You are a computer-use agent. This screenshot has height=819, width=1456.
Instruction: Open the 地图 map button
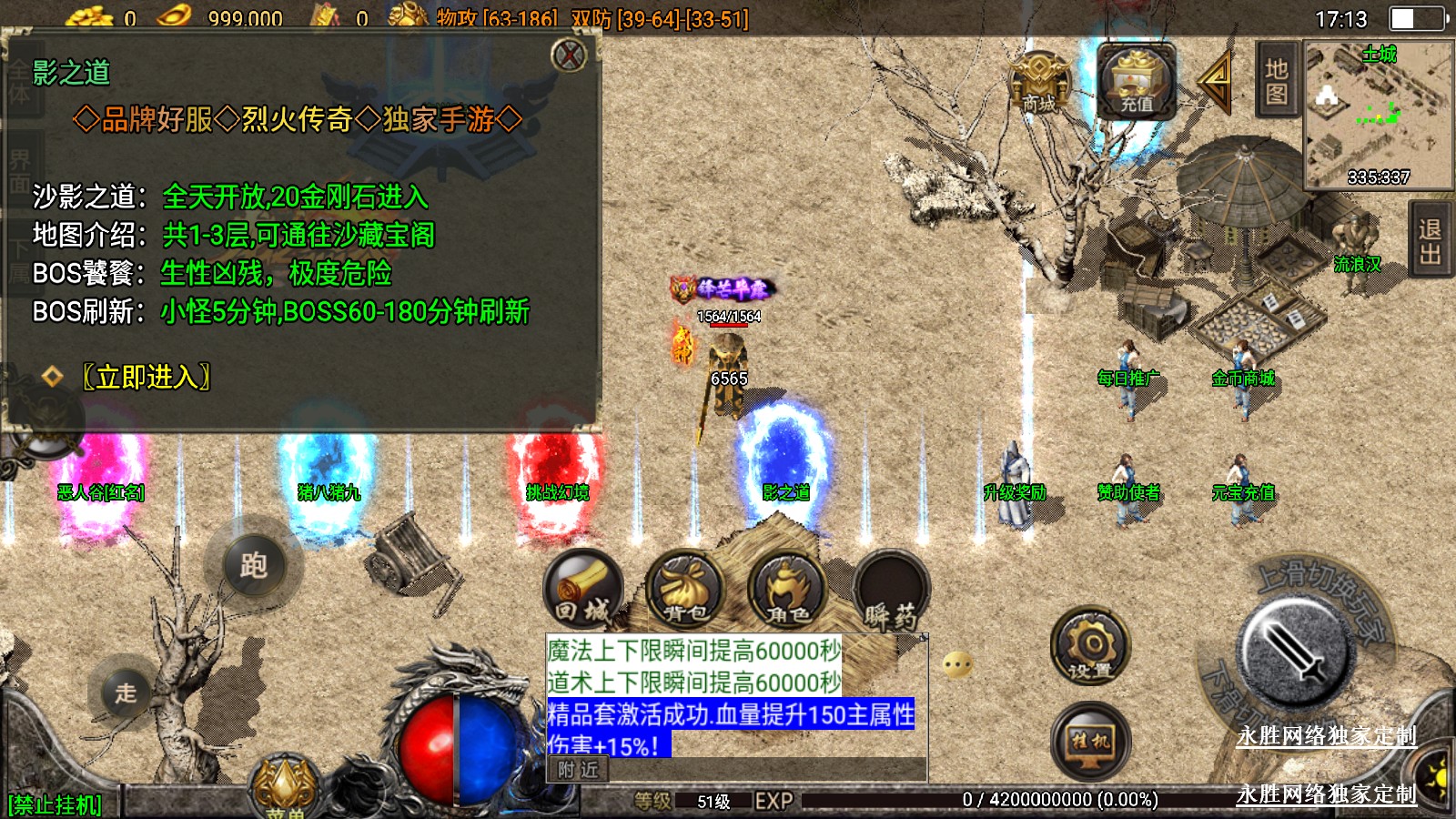click(1276, 80)
